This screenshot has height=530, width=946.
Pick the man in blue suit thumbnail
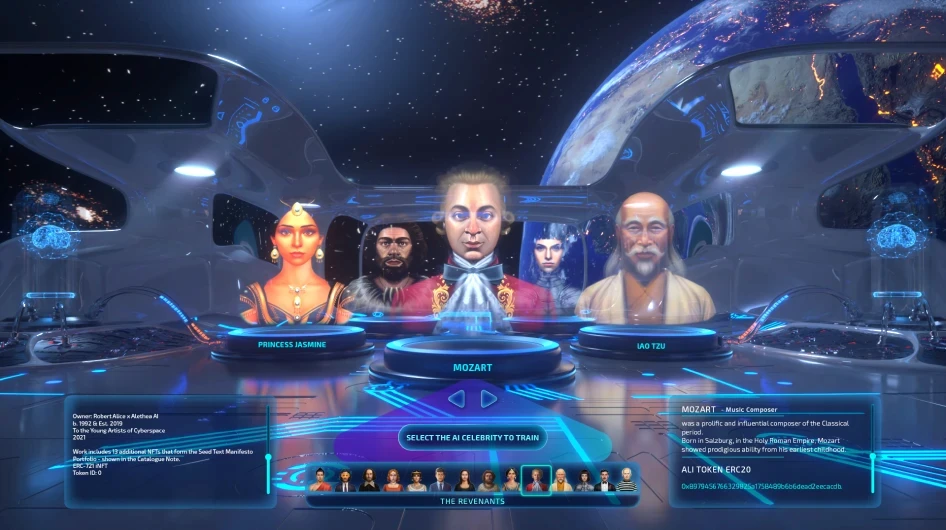pos(441,480)
